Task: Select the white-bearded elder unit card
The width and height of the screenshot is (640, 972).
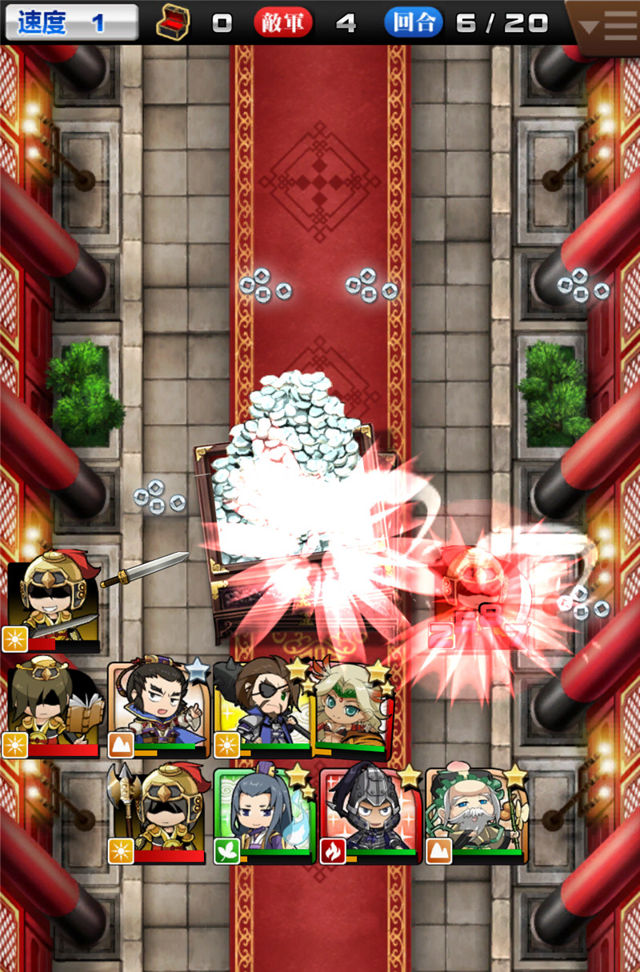Action: 476,814
